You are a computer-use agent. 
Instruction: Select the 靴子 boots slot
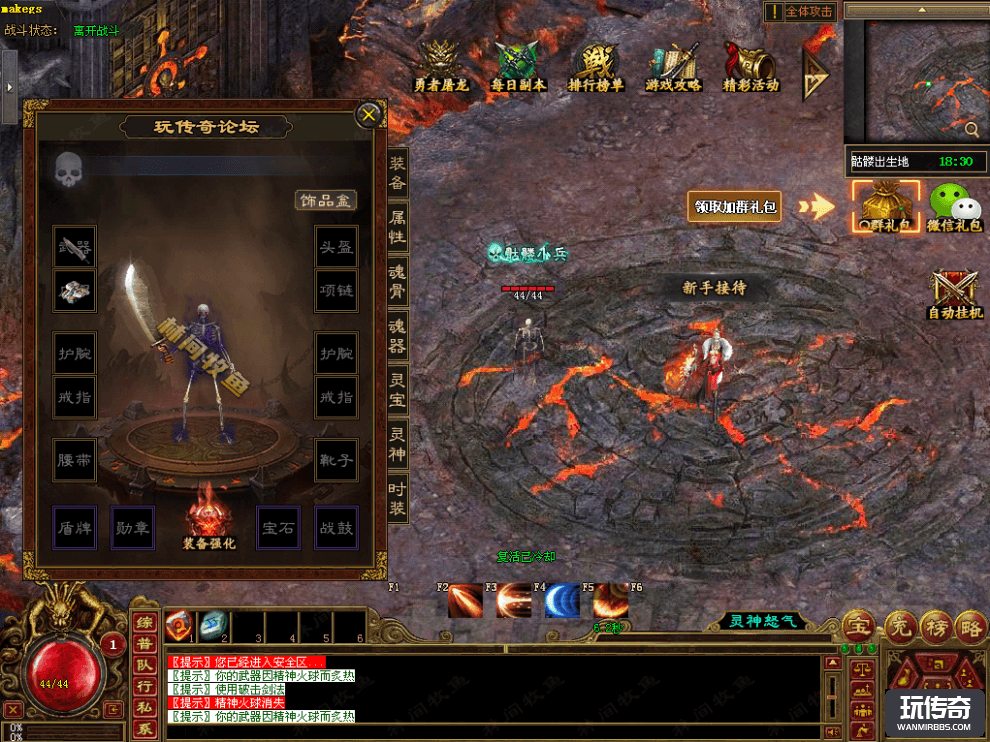pyautogui.click(x=336, y=460)
